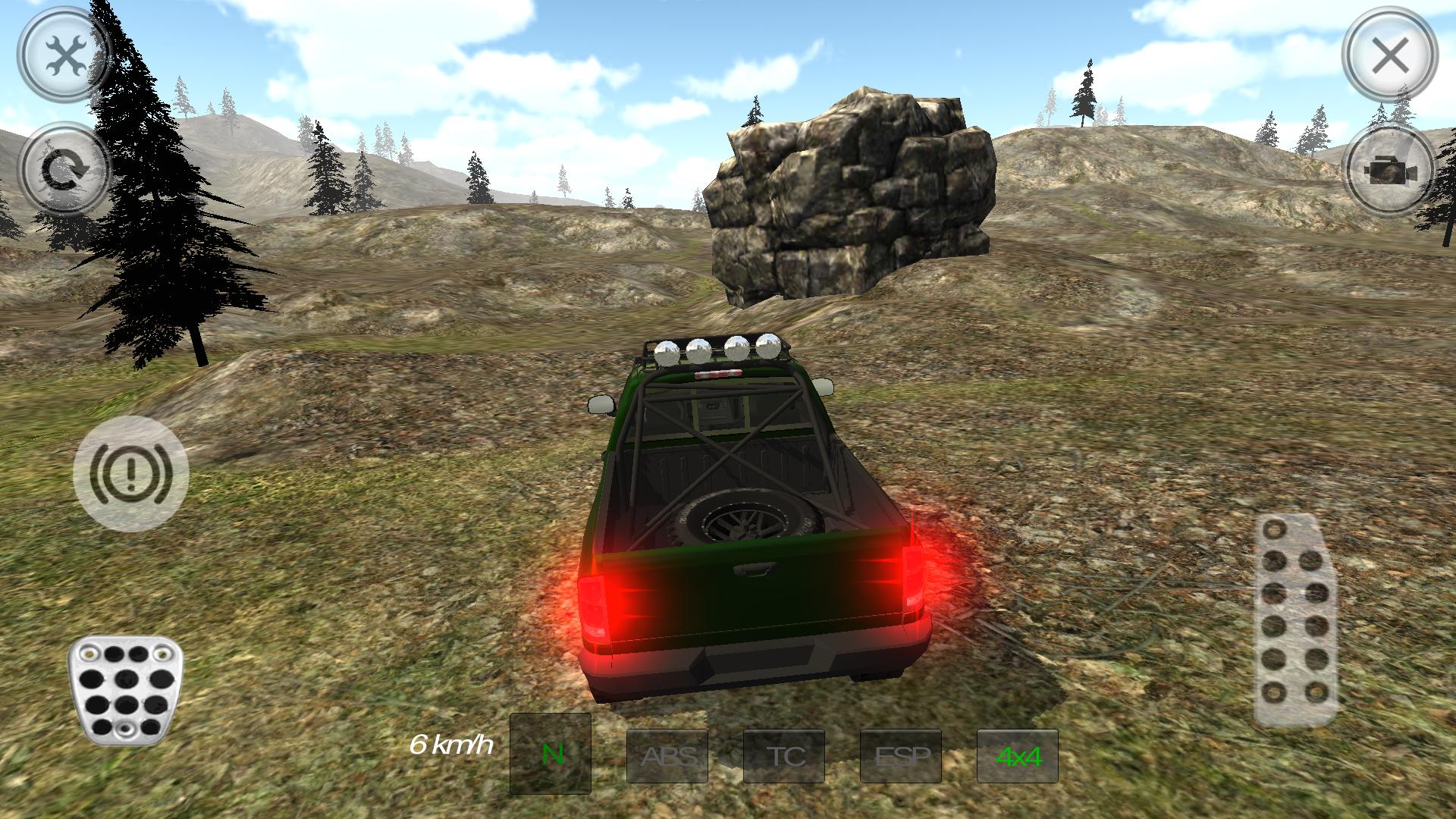The width and height of the screenshot is (1456, 819).
Task: Disable the 4x4 drive mode
Action: [1018, 755]
